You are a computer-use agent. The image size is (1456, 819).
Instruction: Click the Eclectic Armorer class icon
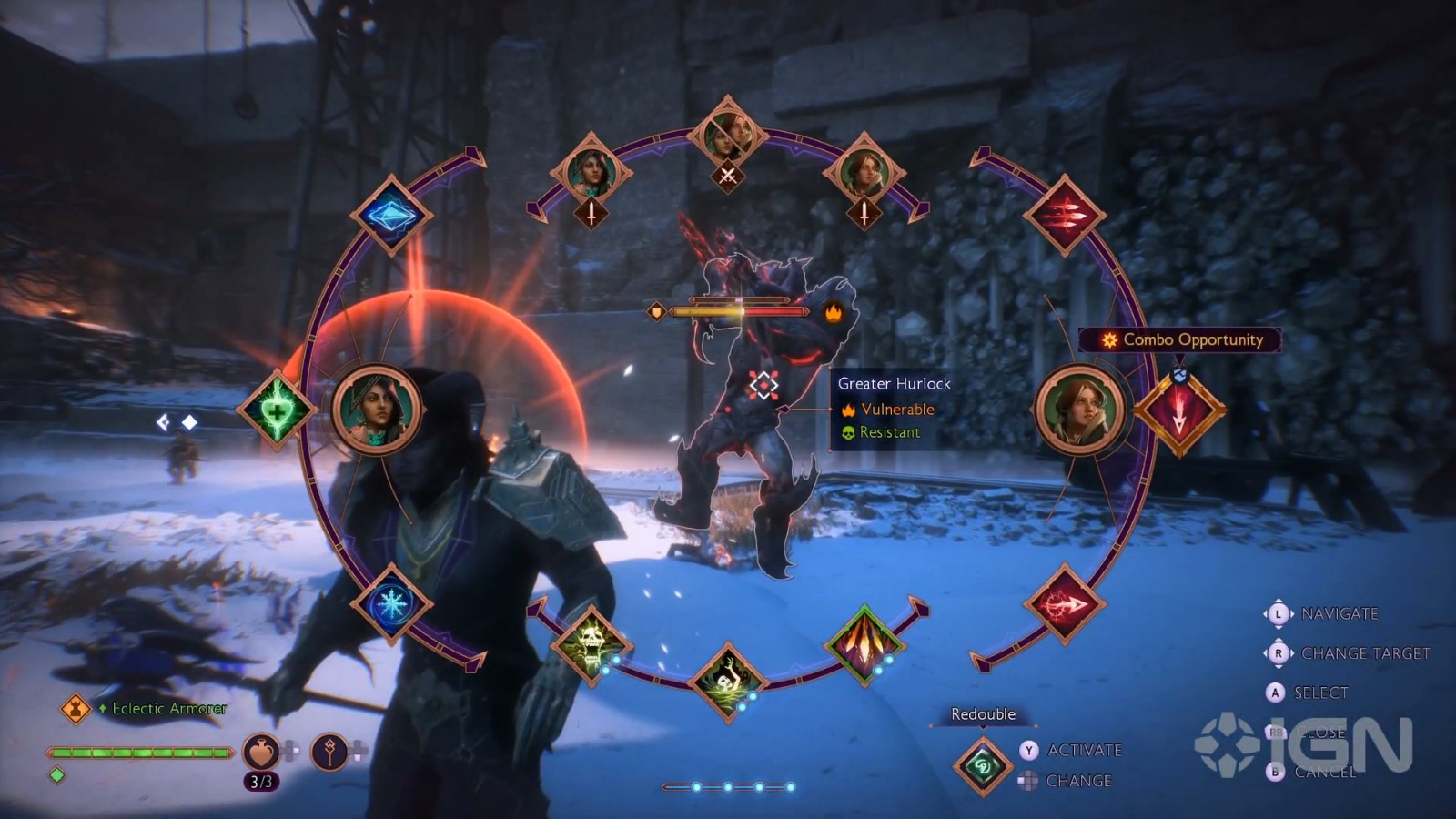[x=76, y=708]
